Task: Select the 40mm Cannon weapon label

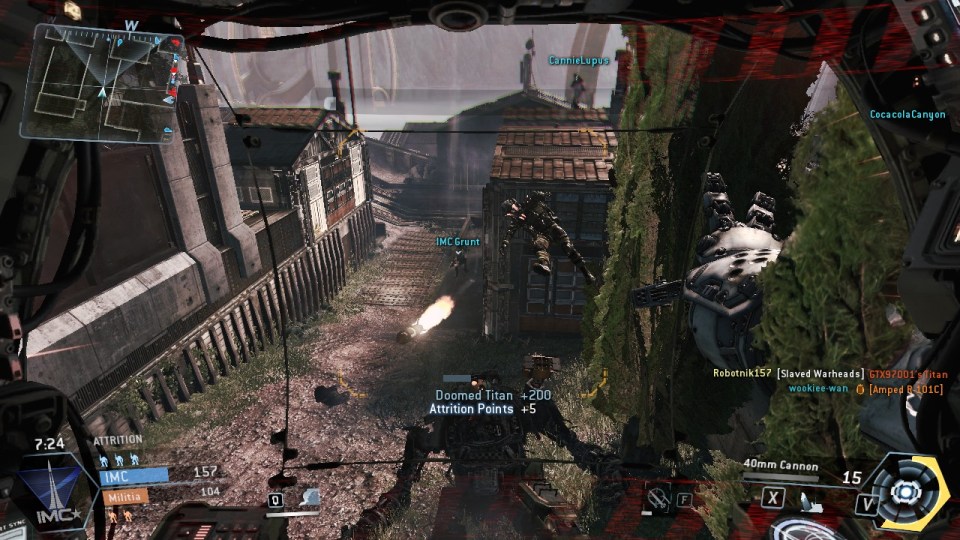Action: pos(781,466)
